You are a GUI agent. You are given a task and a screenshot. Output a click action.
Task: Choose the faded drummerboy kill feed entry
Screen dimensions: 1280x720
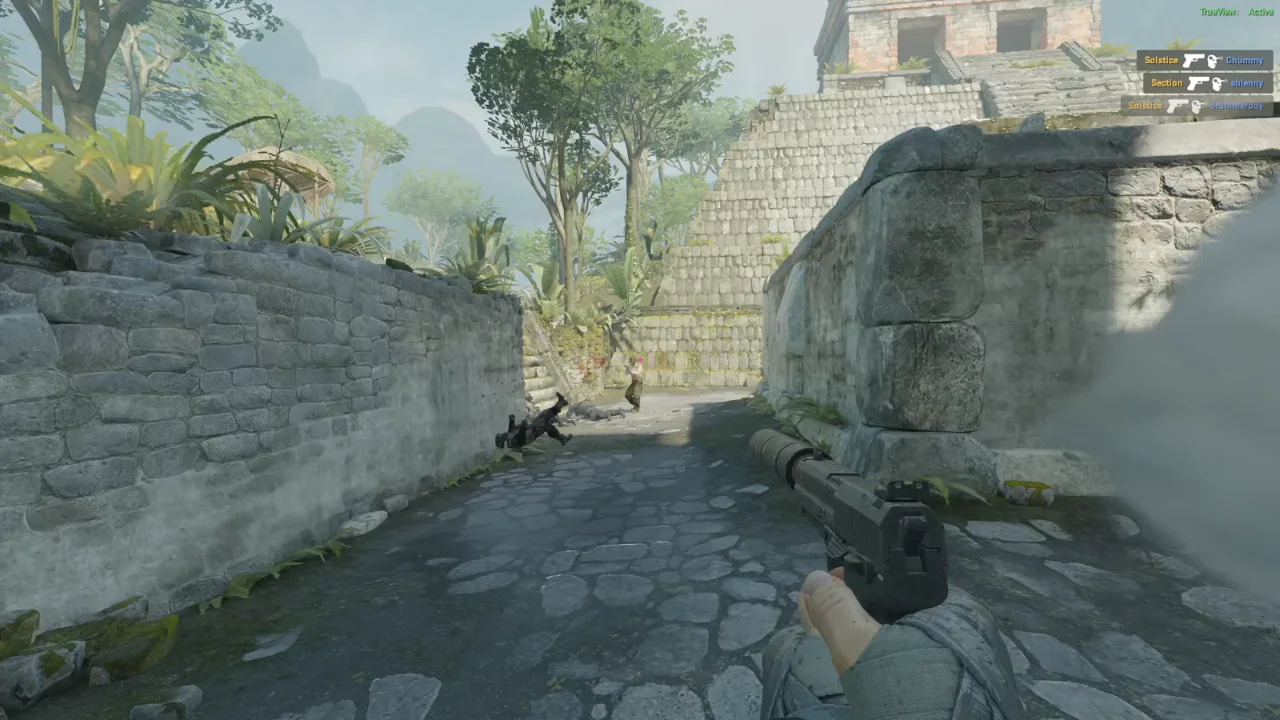pyautogui.click(x=1197, y=106)
